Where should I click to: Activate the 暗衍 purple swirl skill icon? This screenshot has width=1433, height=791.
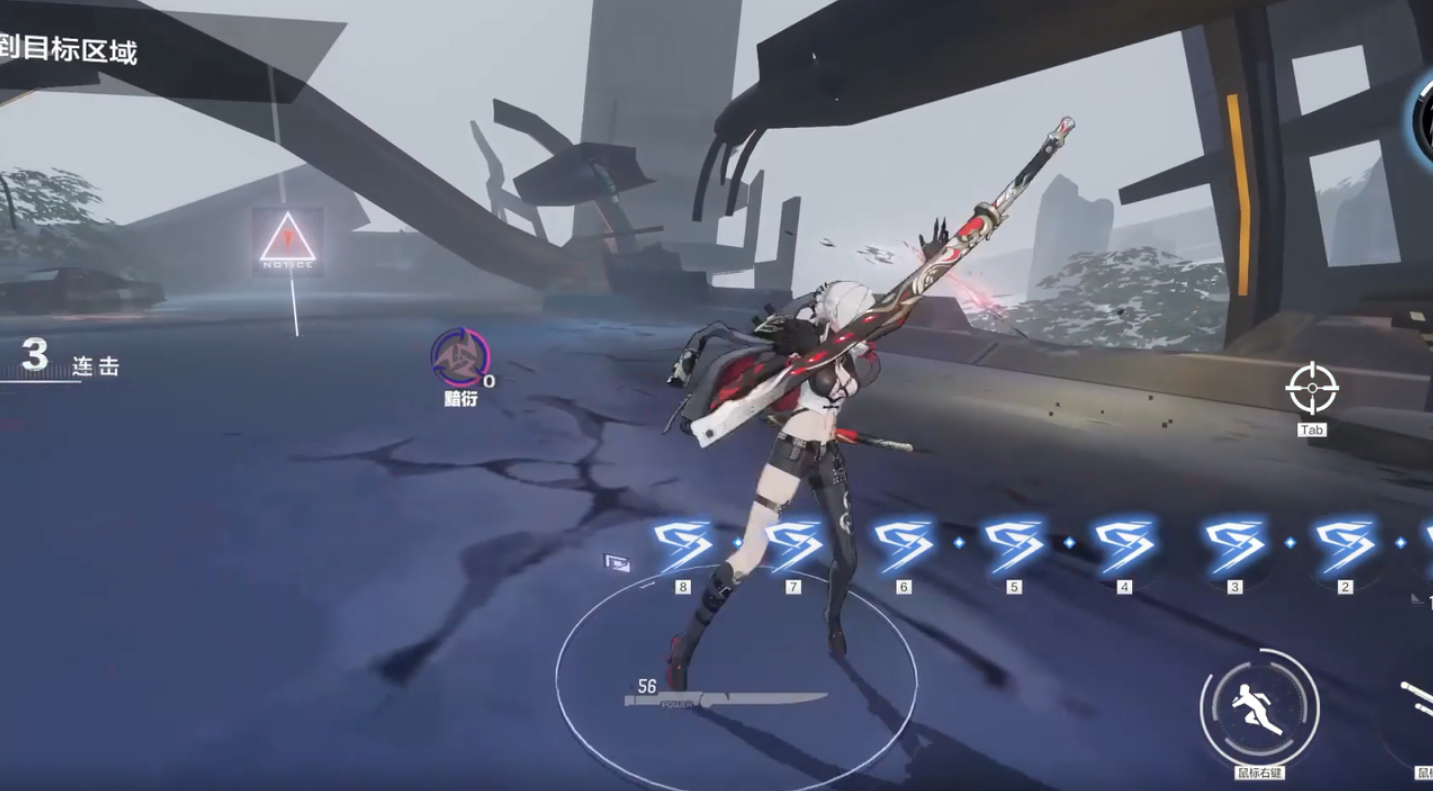tap(460, 360)
